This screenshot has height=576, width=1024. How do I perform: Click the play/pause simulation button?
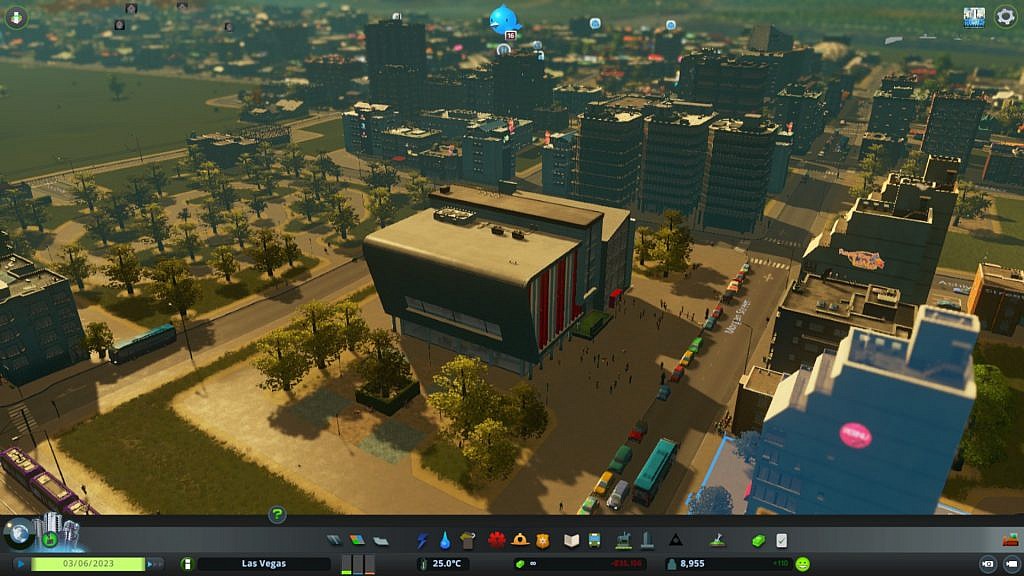point(20,564)
